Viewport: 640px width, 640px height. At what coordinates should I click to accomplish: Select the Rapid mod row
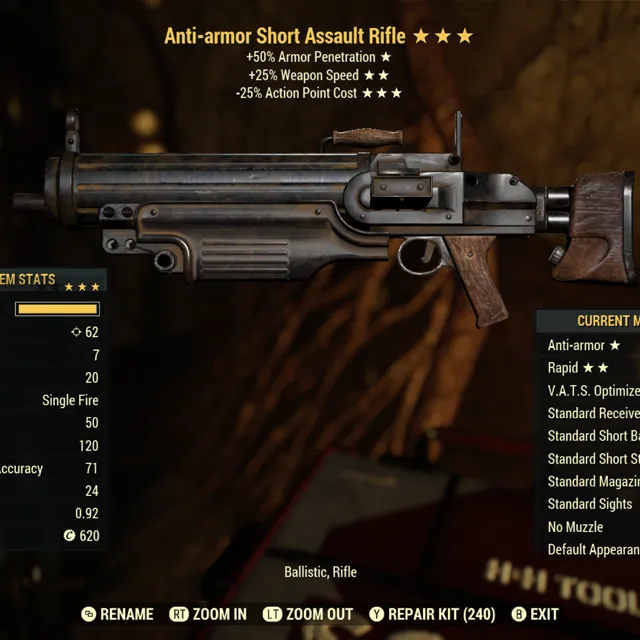(578, 368)
